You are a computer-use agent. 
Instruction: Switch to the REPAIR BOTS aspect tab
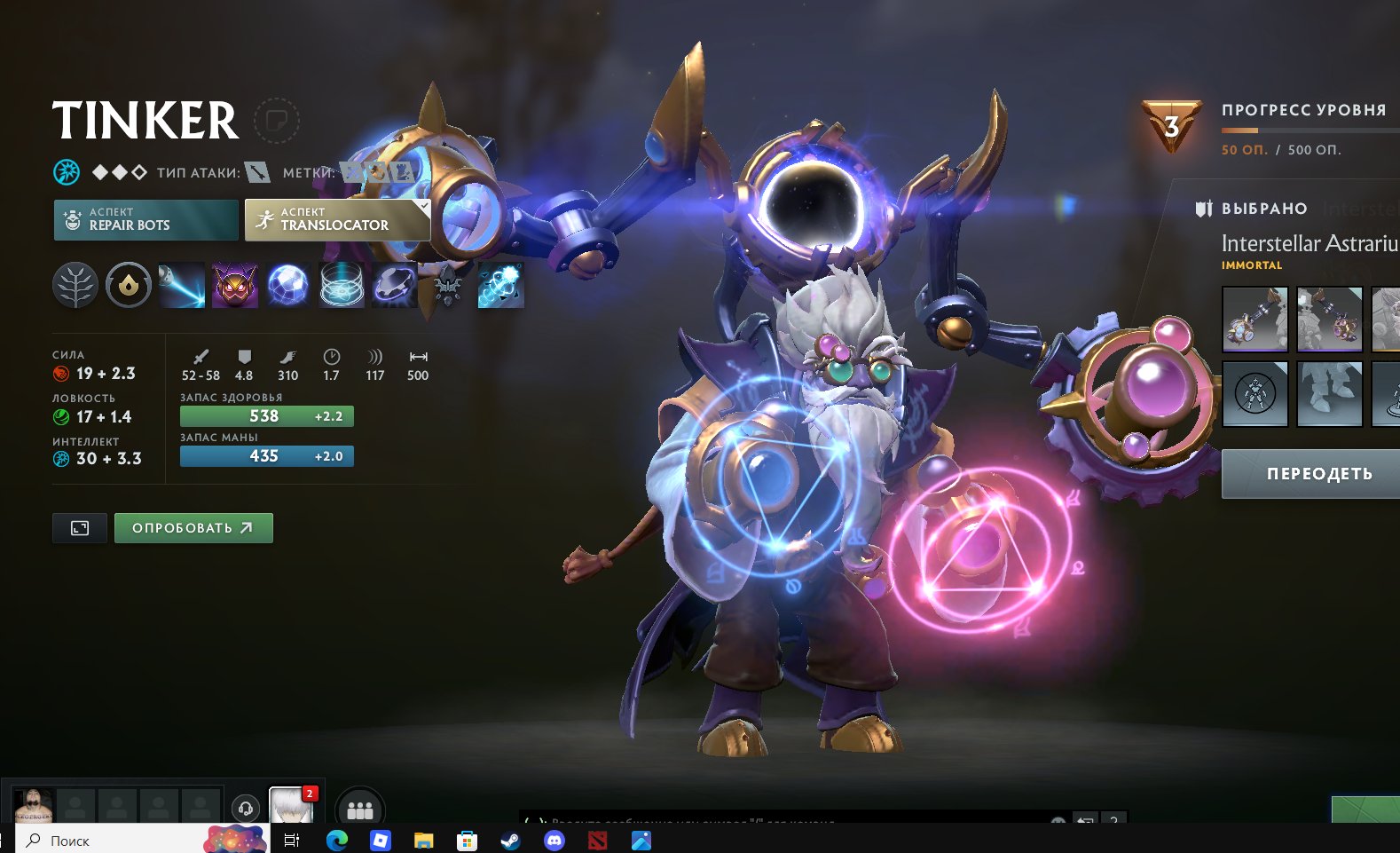pyautogui.click(x=146, y=219)
